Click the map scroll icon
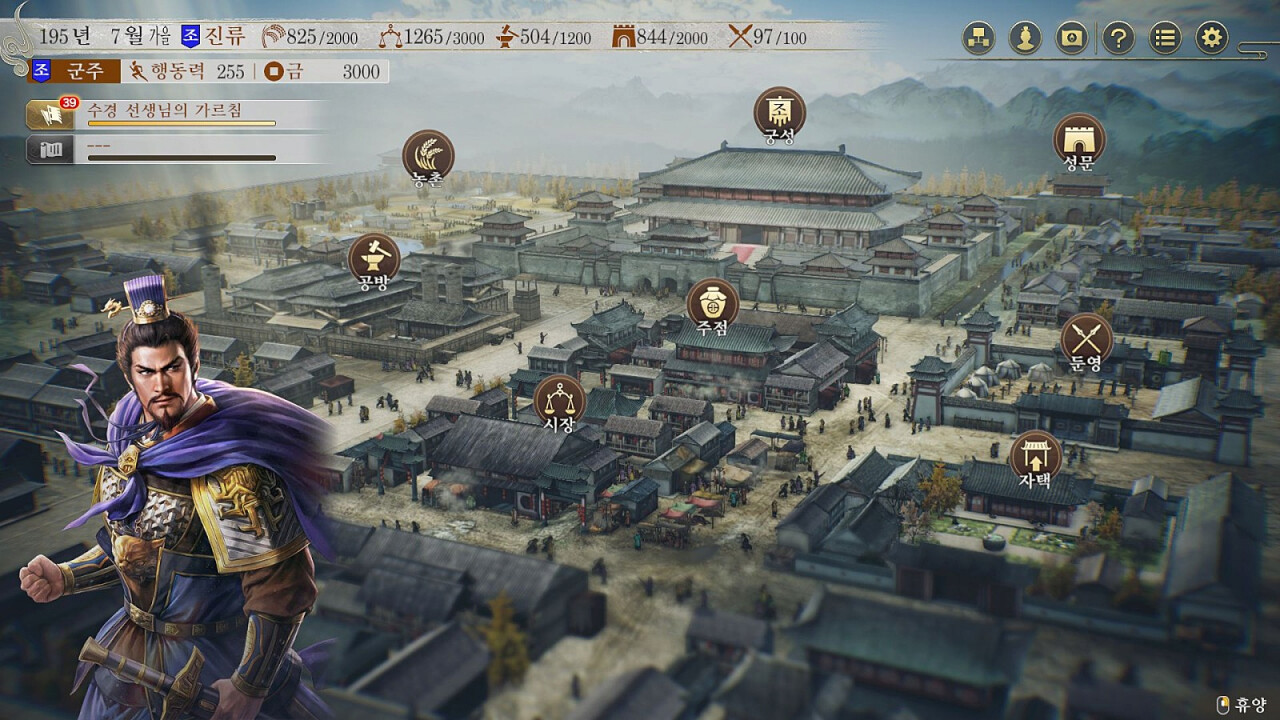1280x720 pixels. (1072, 39)
